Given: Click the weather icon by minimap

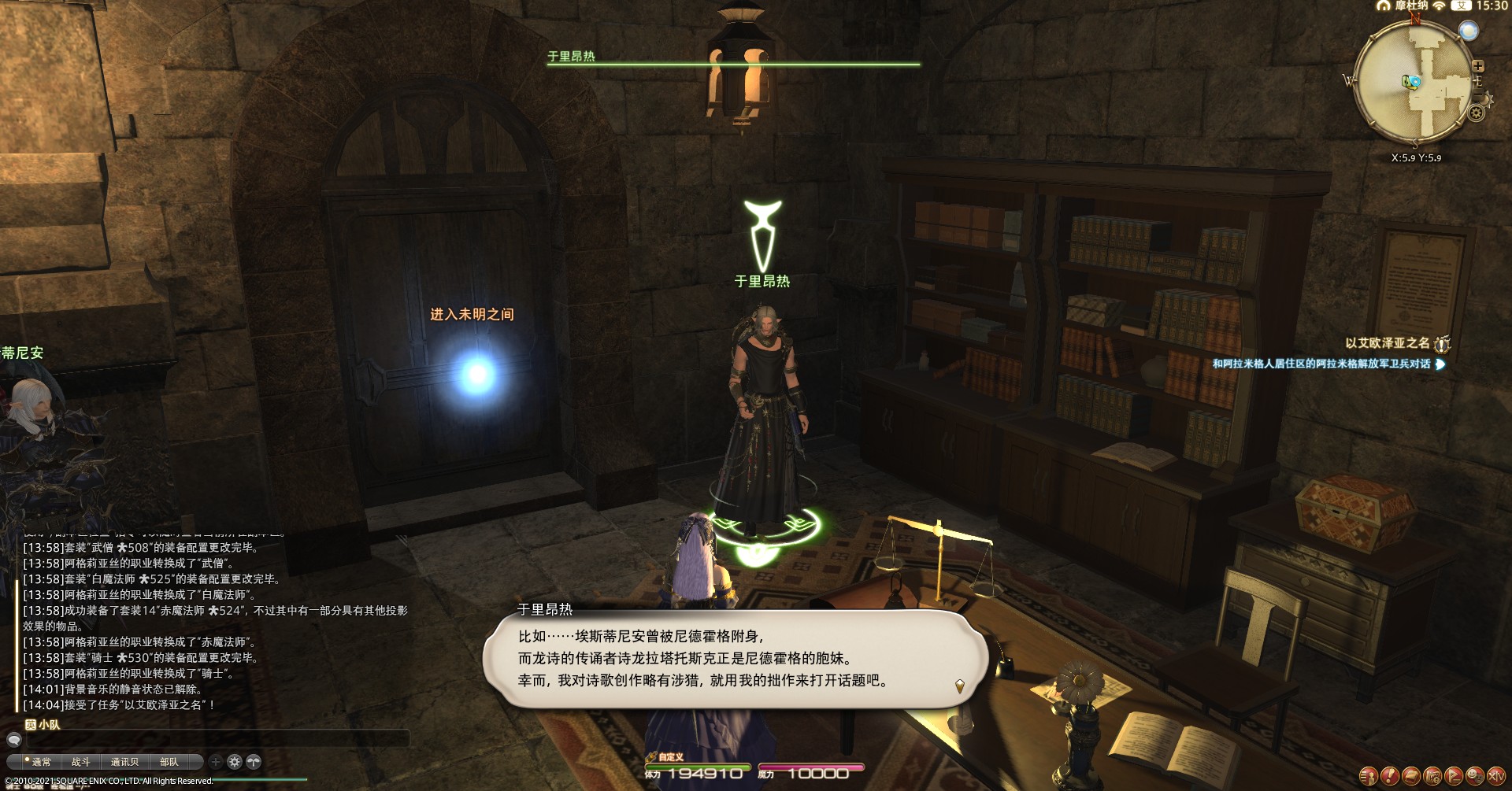Looking at the screenshot, I should (x=1469, y=31).
